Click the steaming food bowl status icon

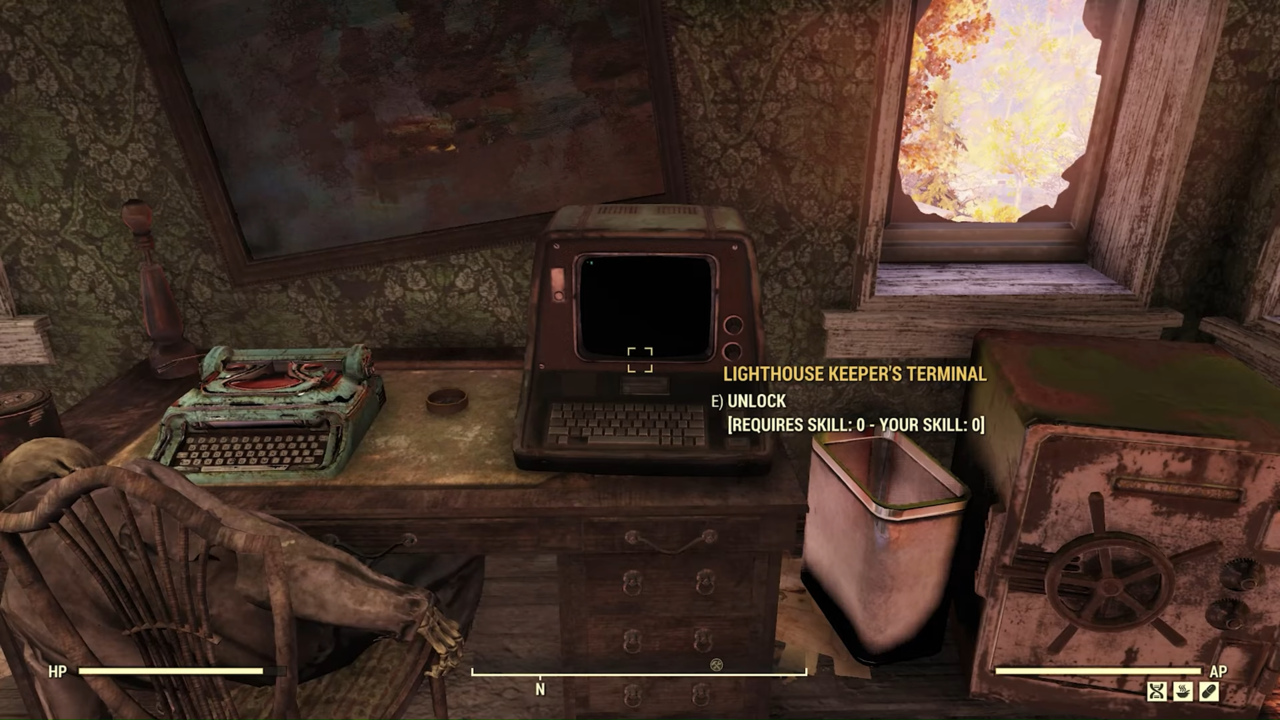[1183, 691]
